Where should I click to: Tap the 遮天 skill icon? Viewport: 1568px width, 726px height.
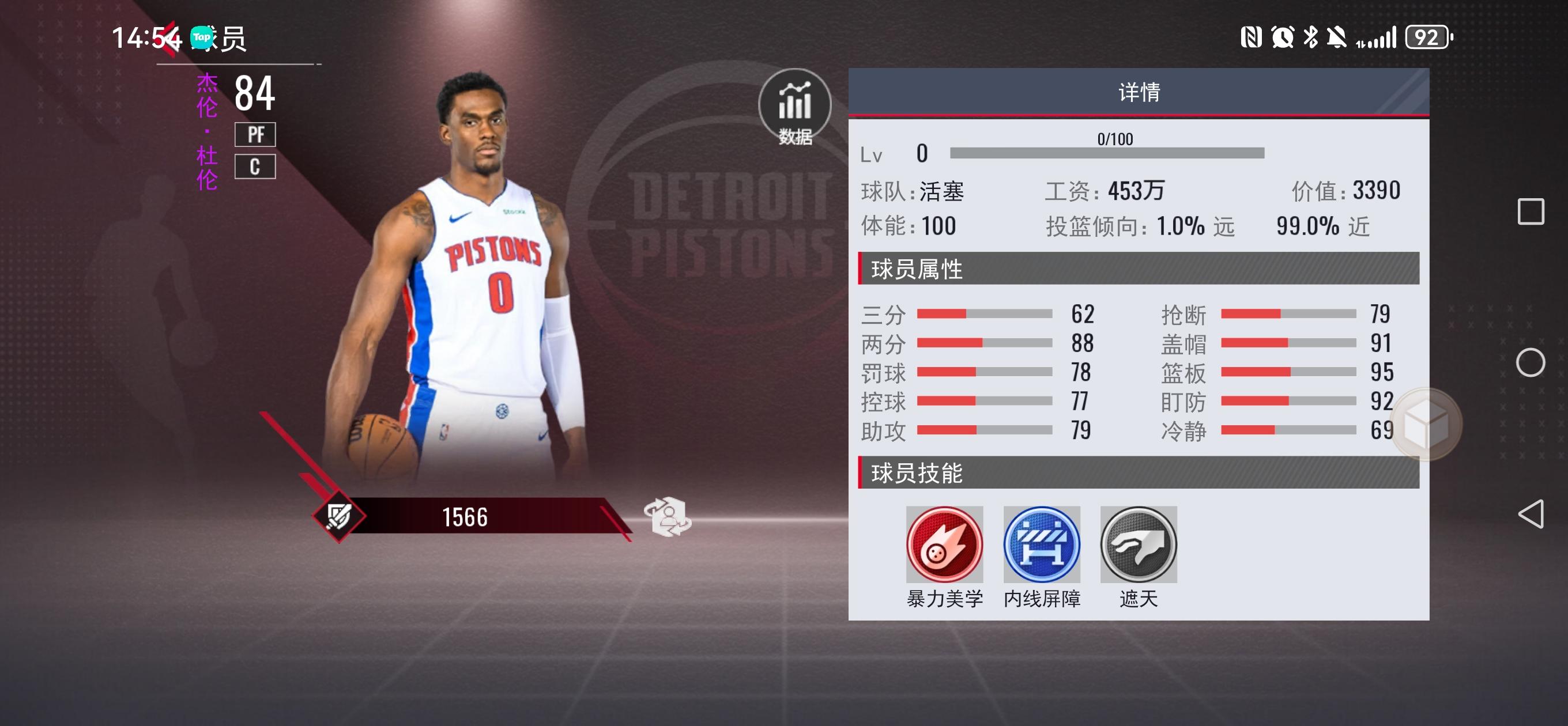[x=1139, y=544]
